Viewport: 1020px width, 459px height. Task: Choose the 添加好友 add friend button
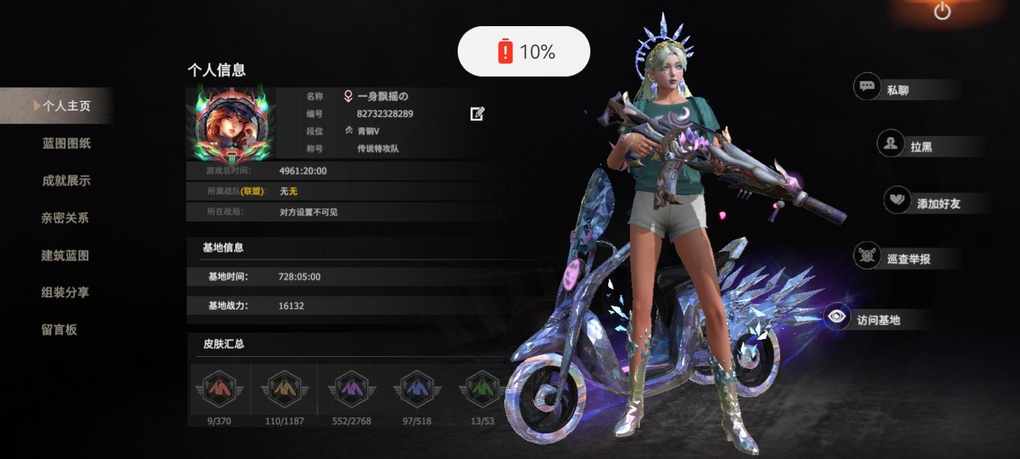tap(924, 203)
